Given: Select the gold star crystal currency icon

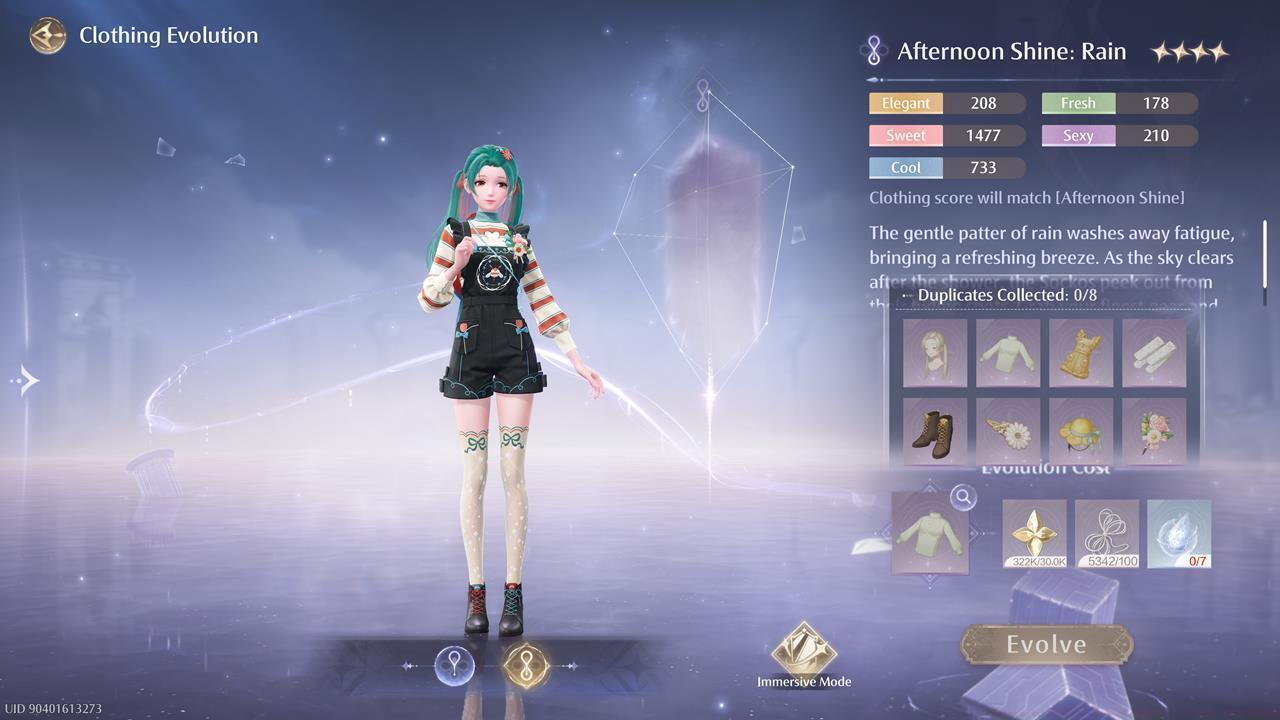Looking at the screenshot, I should coord(1033,533).
